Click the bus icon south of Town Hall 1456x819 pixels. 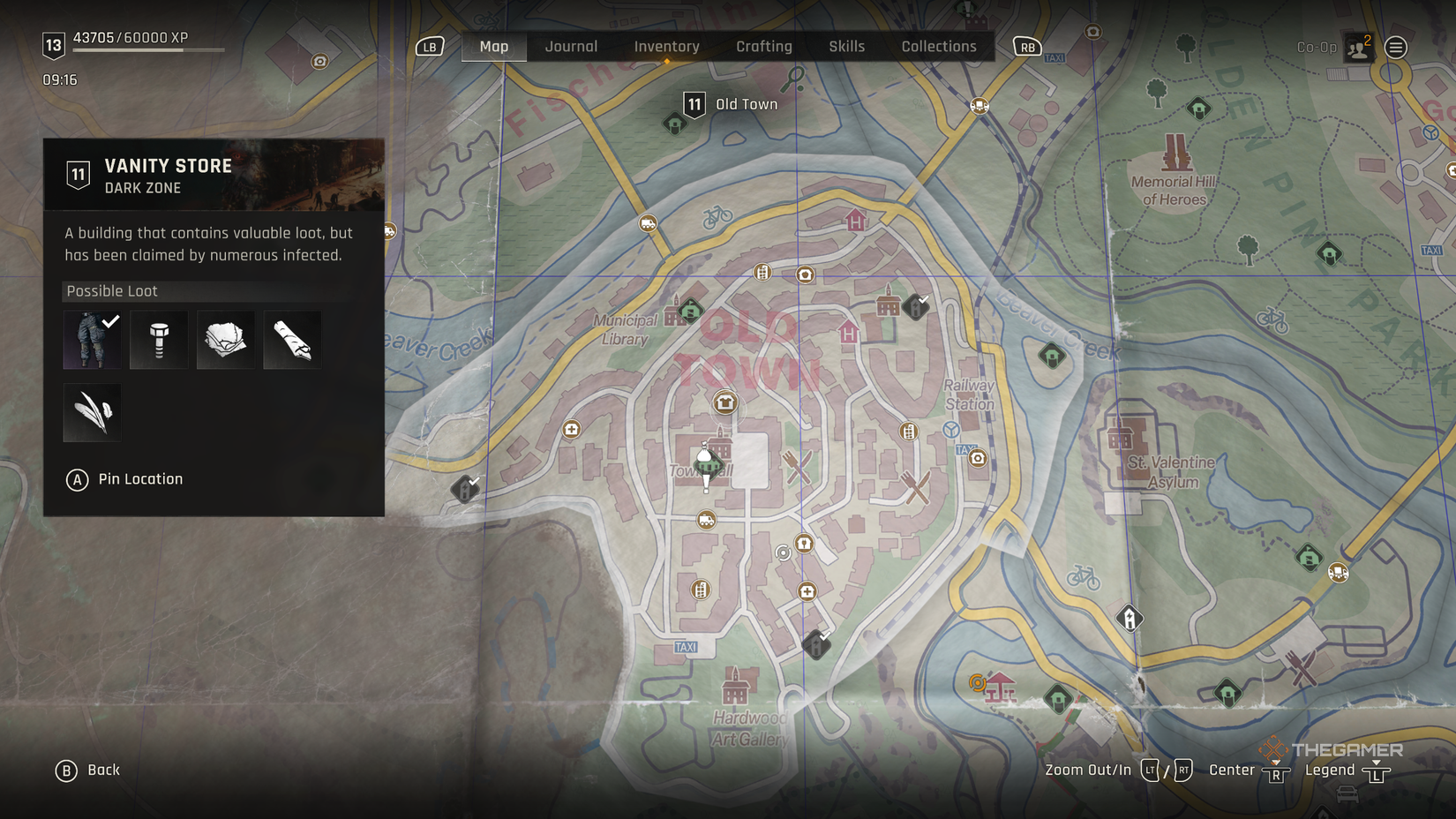click(706, 520)
